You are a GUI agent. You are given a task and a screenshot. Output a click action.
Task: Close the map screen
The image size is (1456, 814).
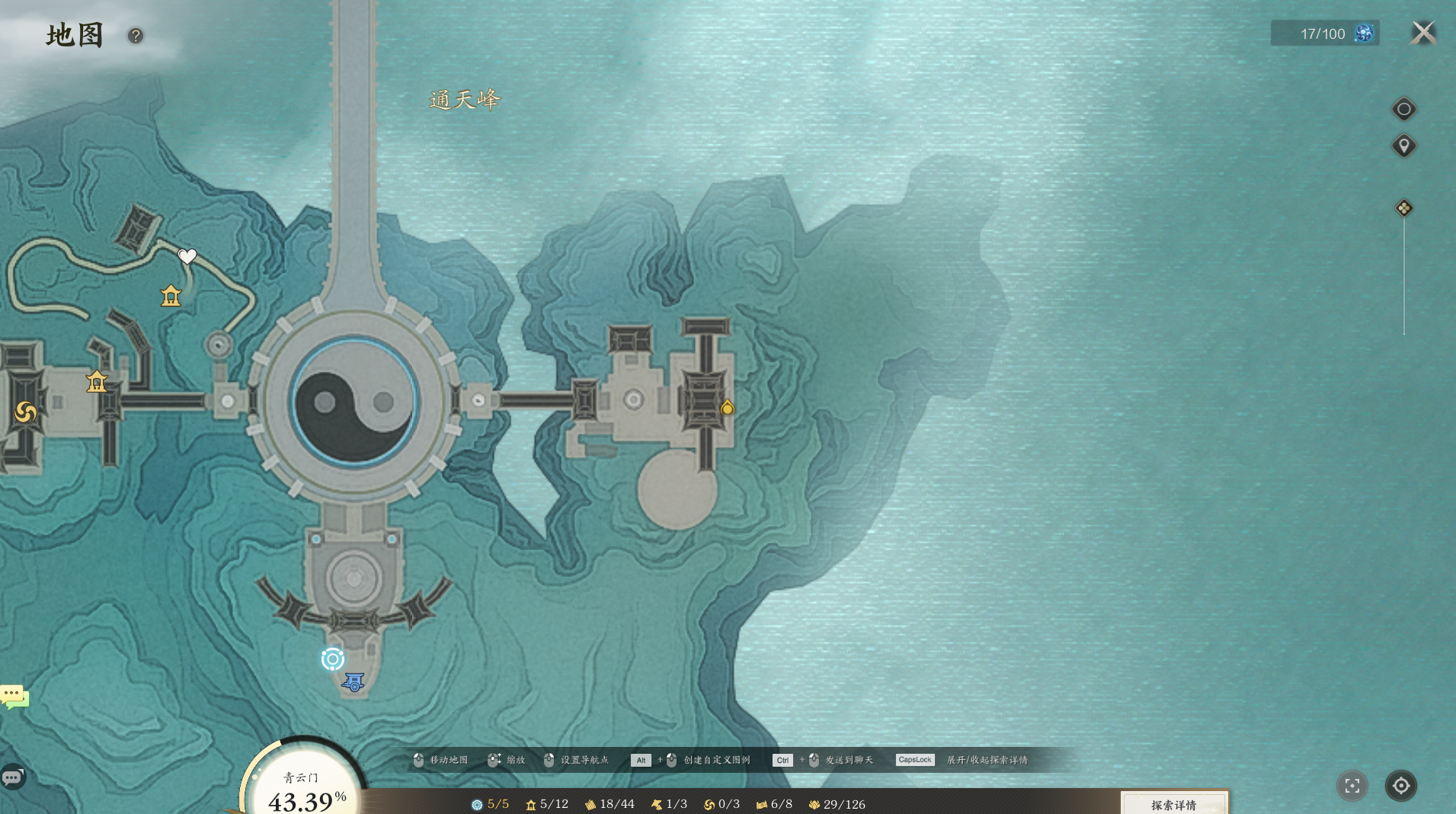tap(1422, 34)
